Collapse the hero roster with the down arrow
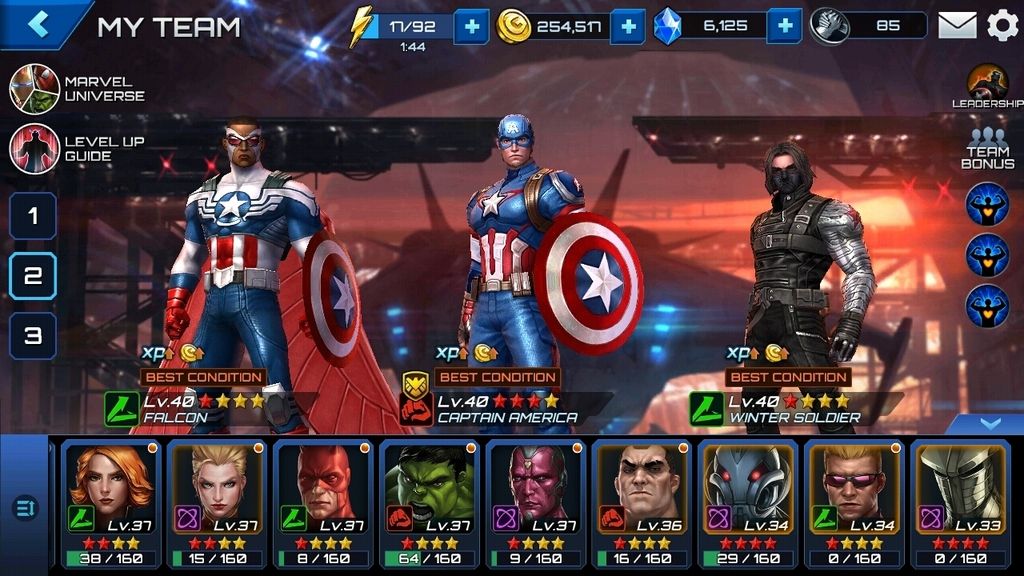This screenshot has width=1024, height=576. coord(989,424)
